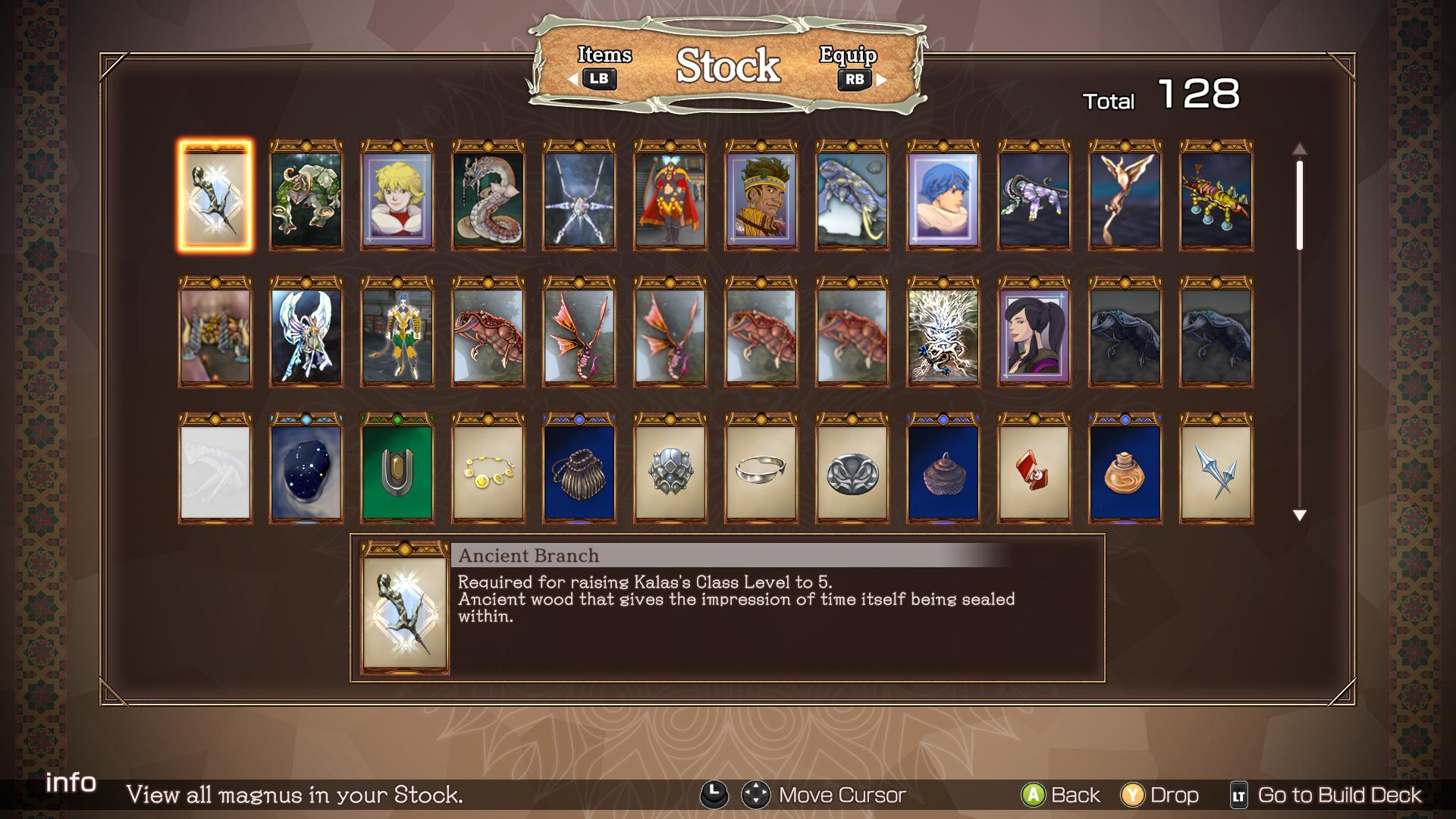Select the silver ring card
Viewport: 1456px width, 819px height.
point(761,469)
